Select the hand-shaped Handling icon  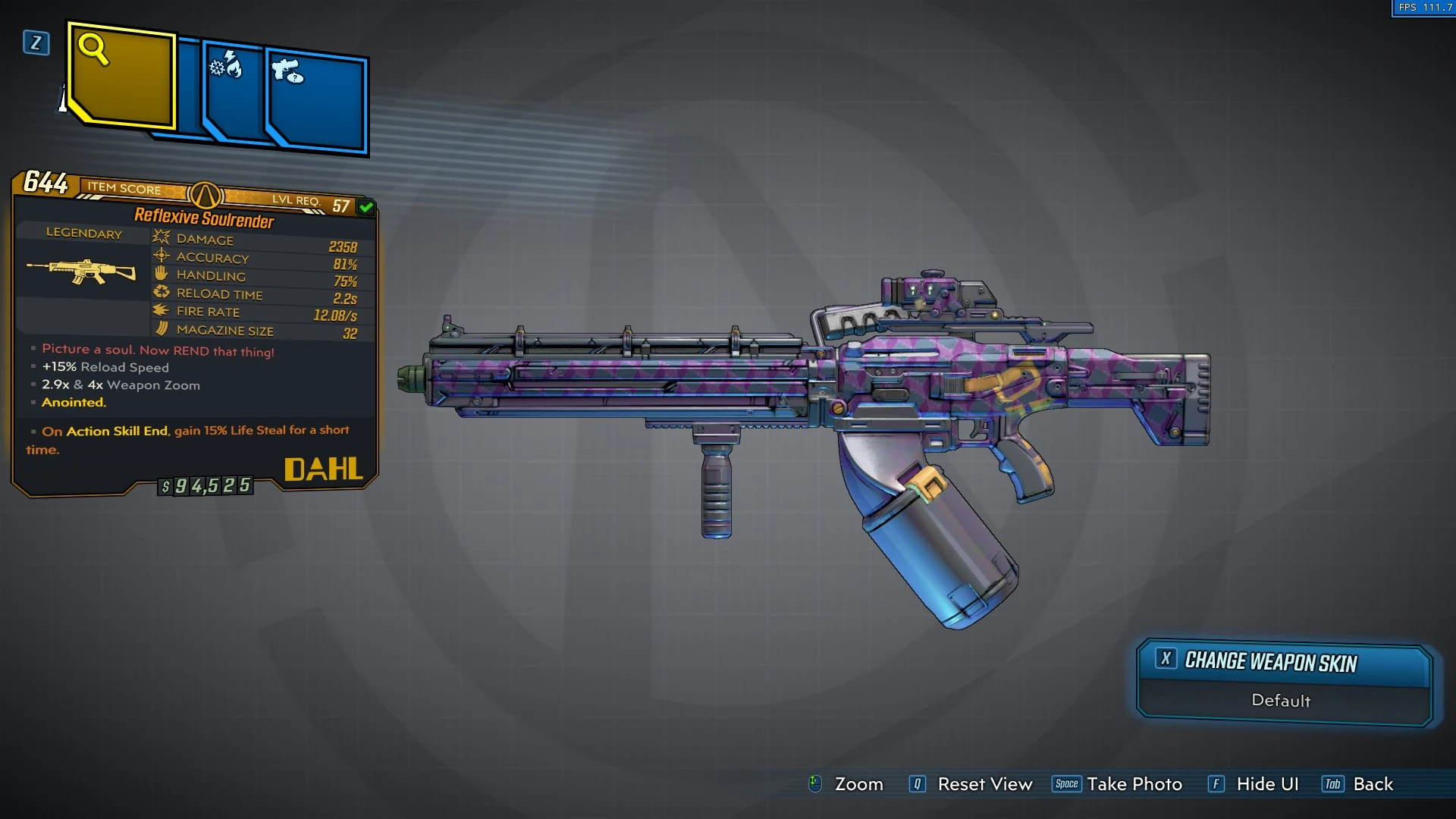(x=161, y=275)
